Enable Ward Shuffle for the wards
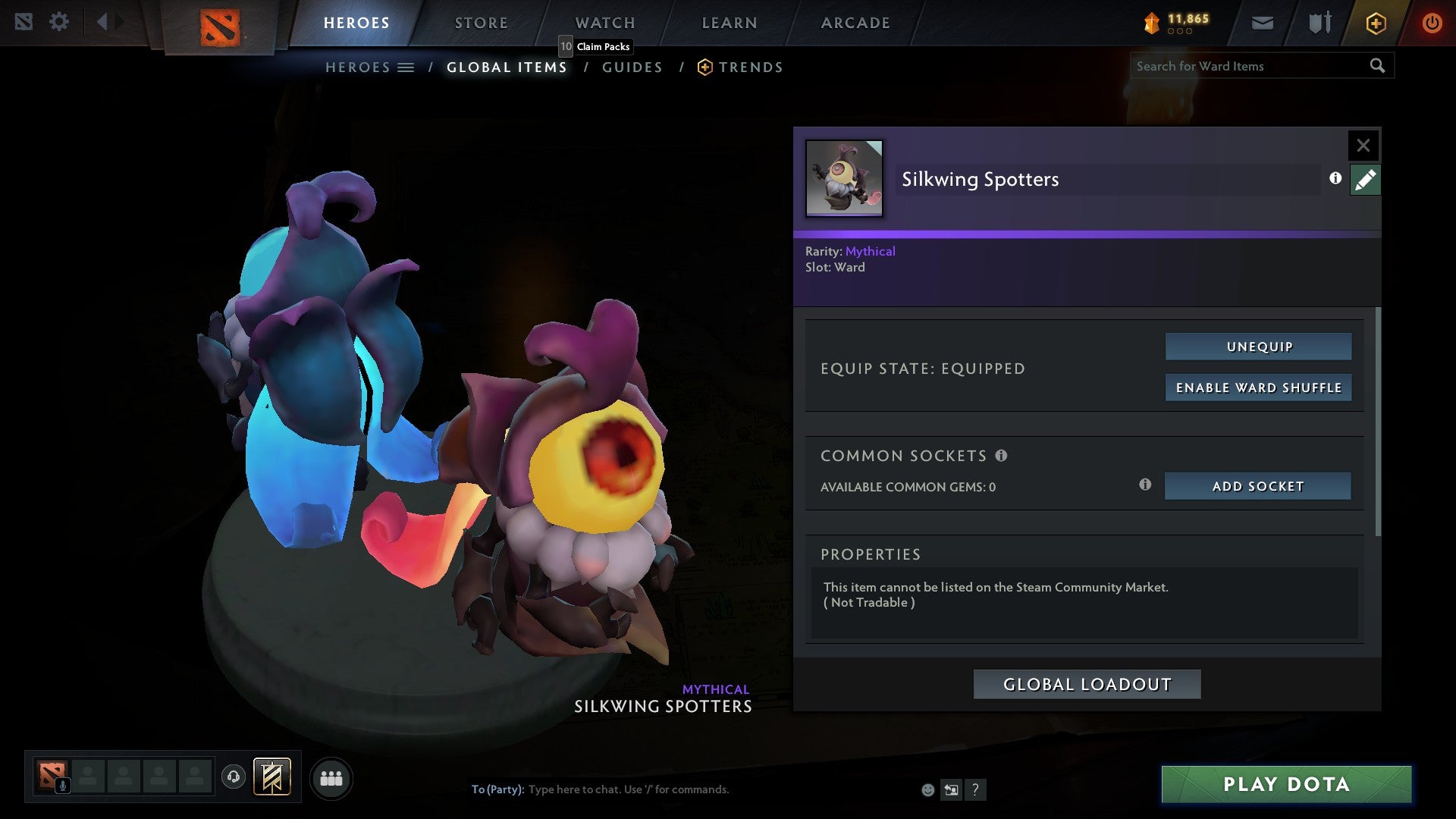1456x819 pixels. 1258,388
